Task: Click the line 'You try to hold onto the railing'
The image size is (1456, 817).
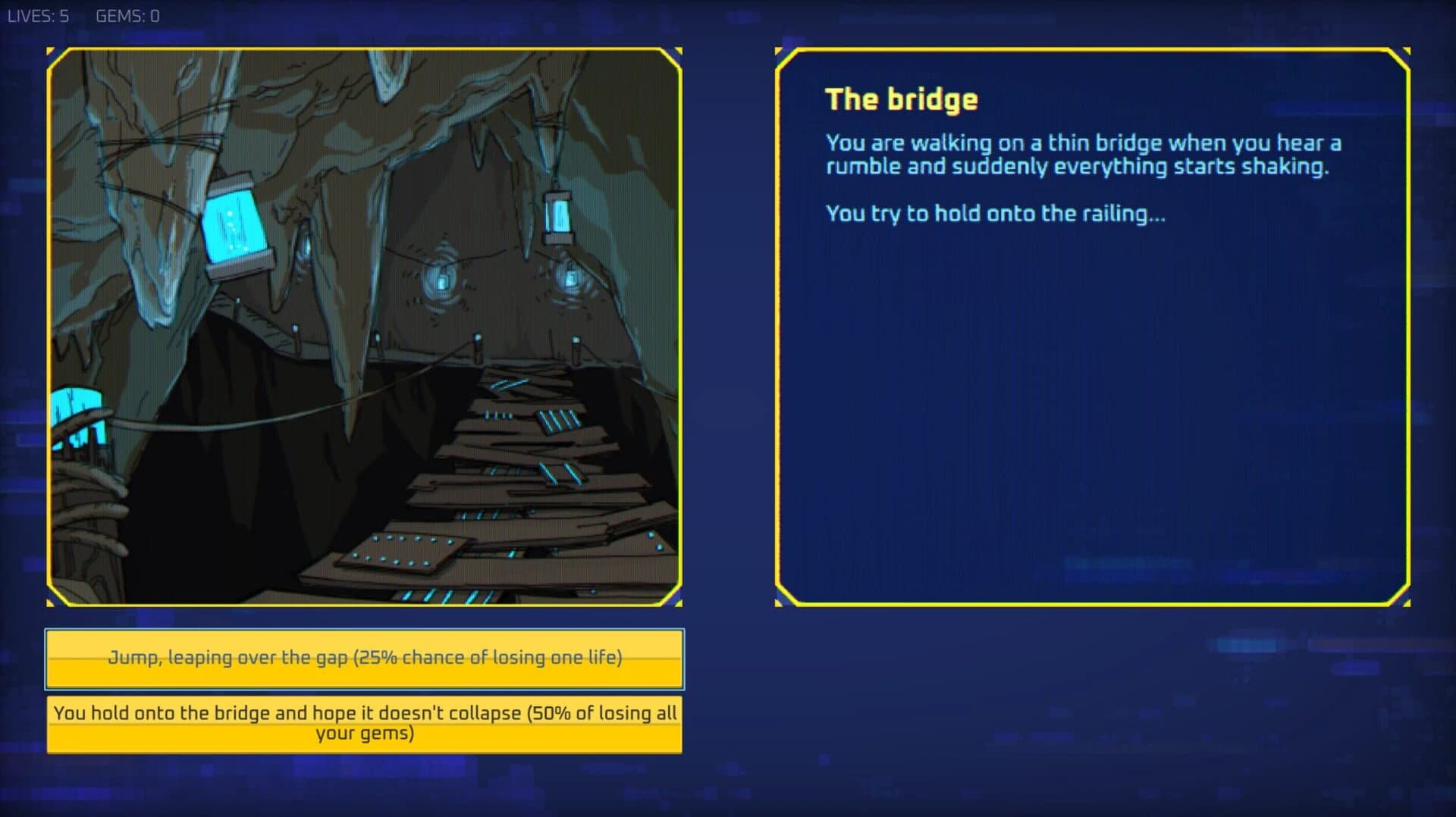Action: coord(995,214)
